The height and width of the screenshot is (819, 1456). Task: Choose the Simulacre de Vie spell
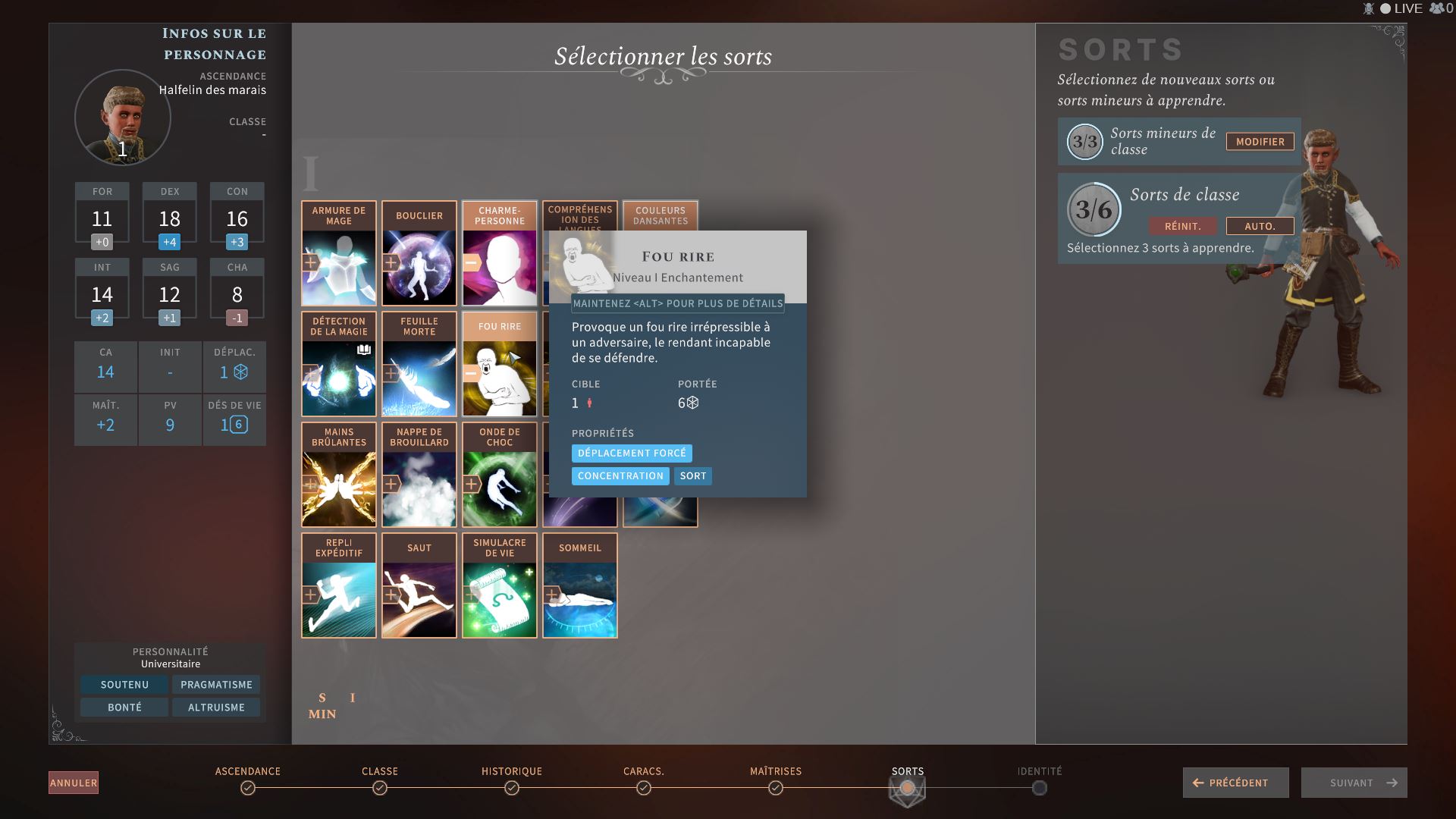(x=500, y=586)
